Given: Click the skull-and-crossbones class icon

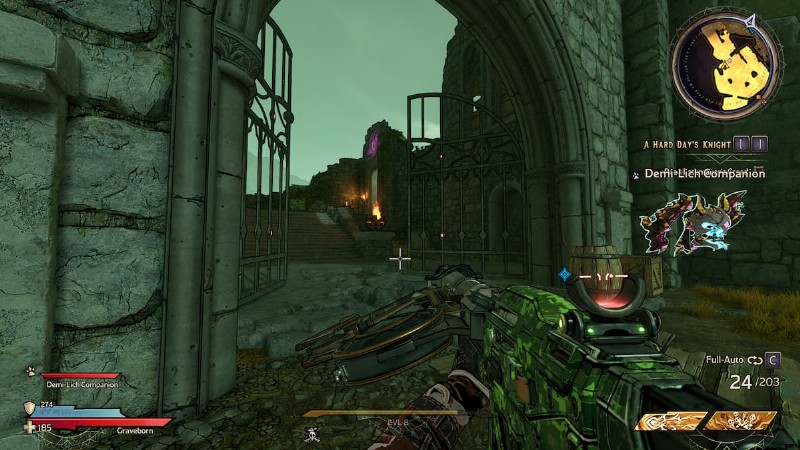Looking at the screenshot, I should point(313,432).
